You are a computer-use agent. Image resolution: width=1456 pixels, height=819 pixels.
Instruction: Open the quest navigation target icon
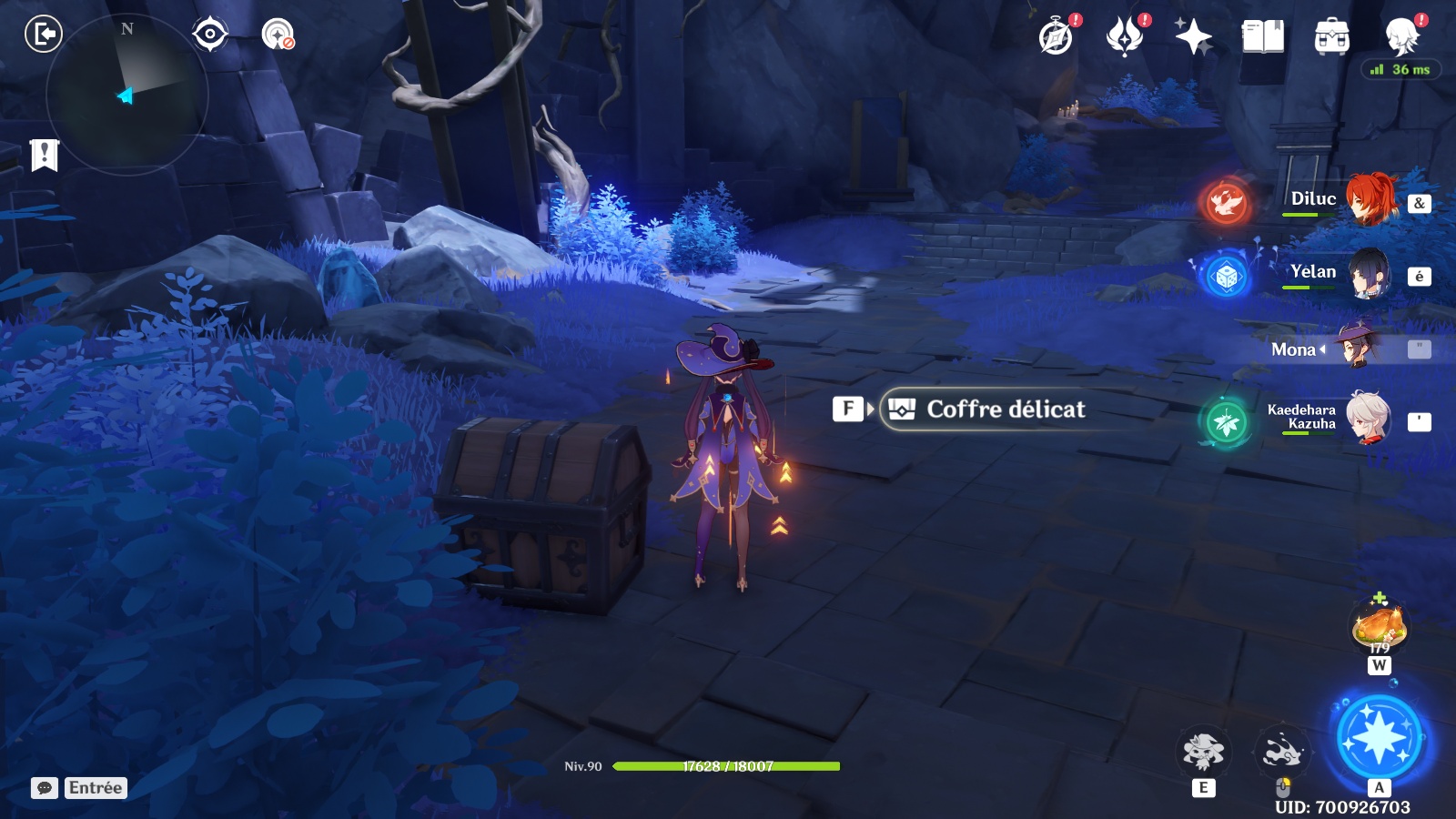(209, 35)
